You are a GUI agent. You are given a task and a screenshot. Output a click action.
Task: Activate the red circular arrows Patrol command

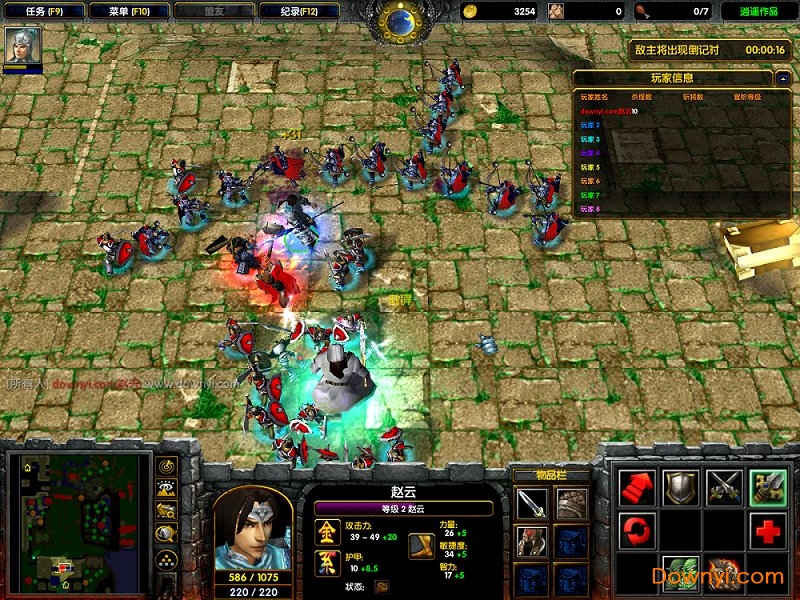[x=637, y=528]
